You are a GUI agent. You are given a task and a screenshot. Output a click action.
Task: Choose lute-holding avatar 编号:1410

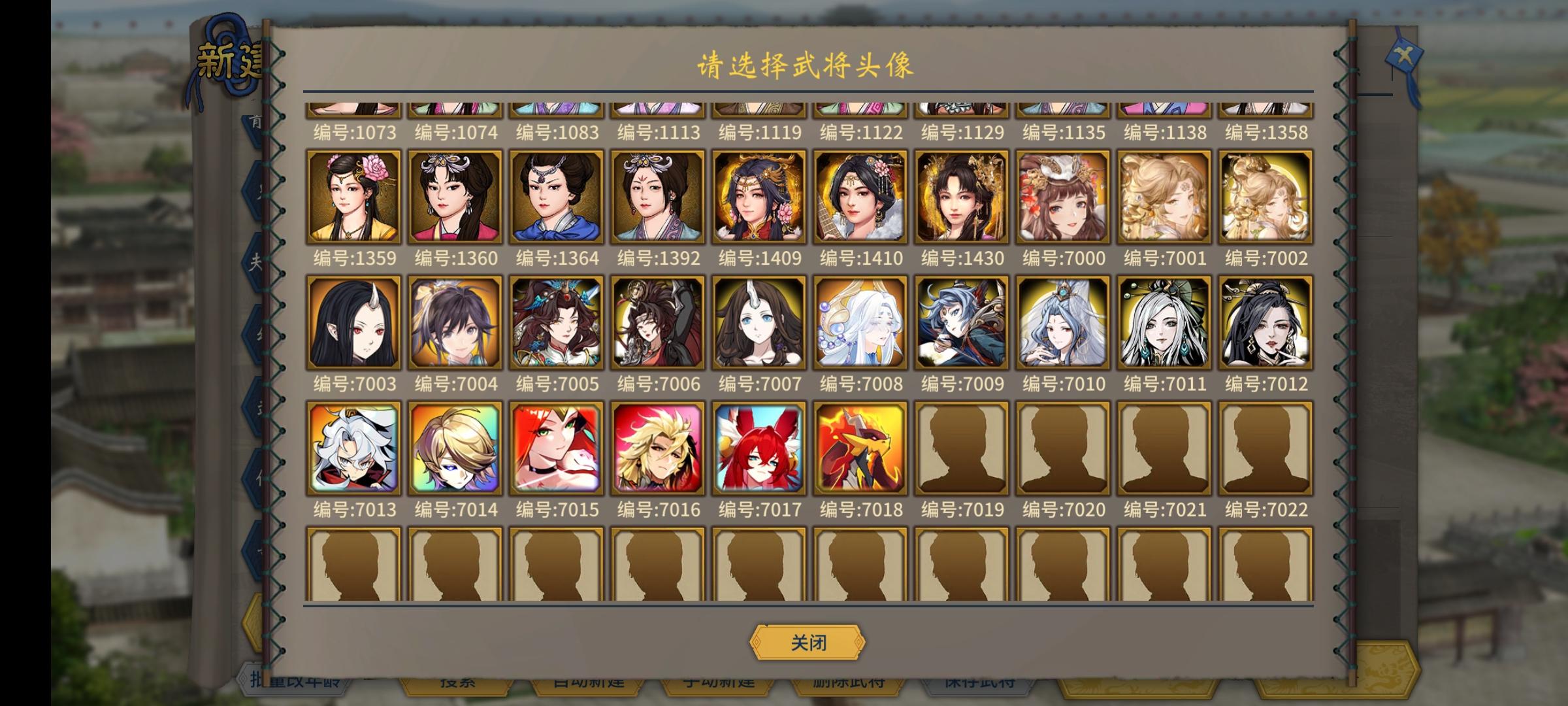pos(860,196)
